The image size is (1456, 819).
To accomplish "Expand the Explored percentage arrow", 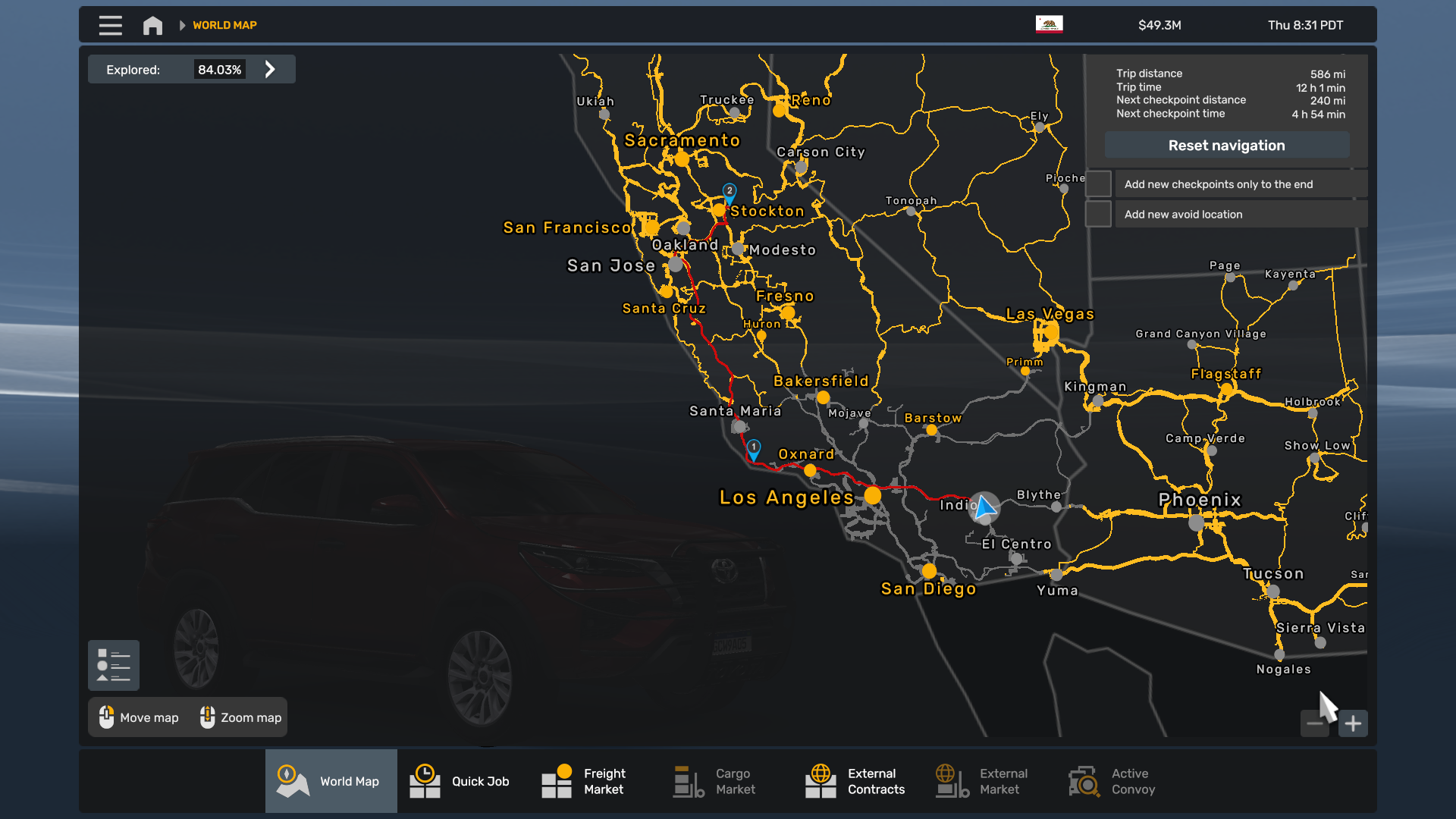I will pyautogui.click(x=270, y=68).
